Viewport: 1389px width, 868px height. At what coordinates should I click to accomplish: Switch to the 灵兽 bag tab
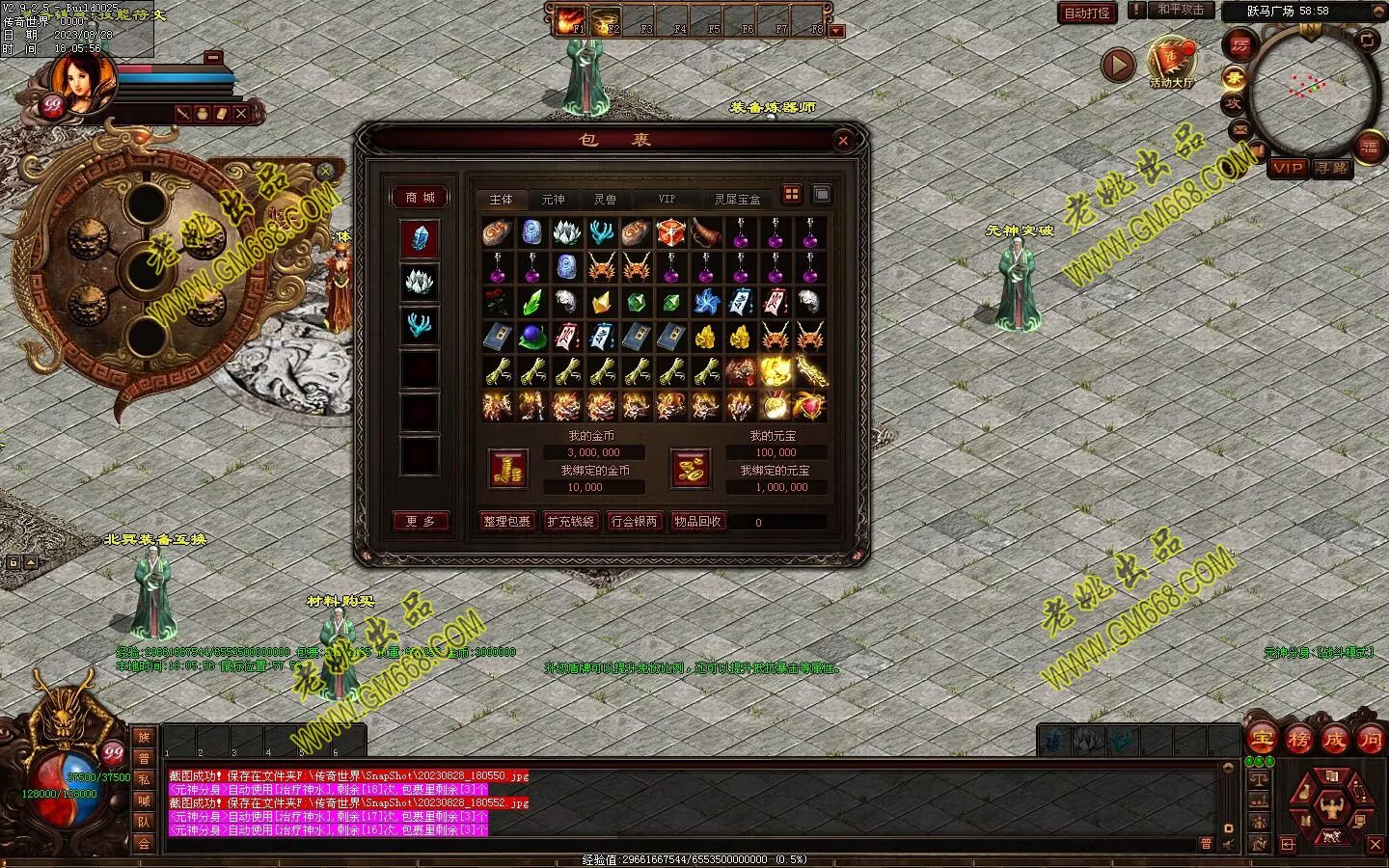tap(605, 200)
